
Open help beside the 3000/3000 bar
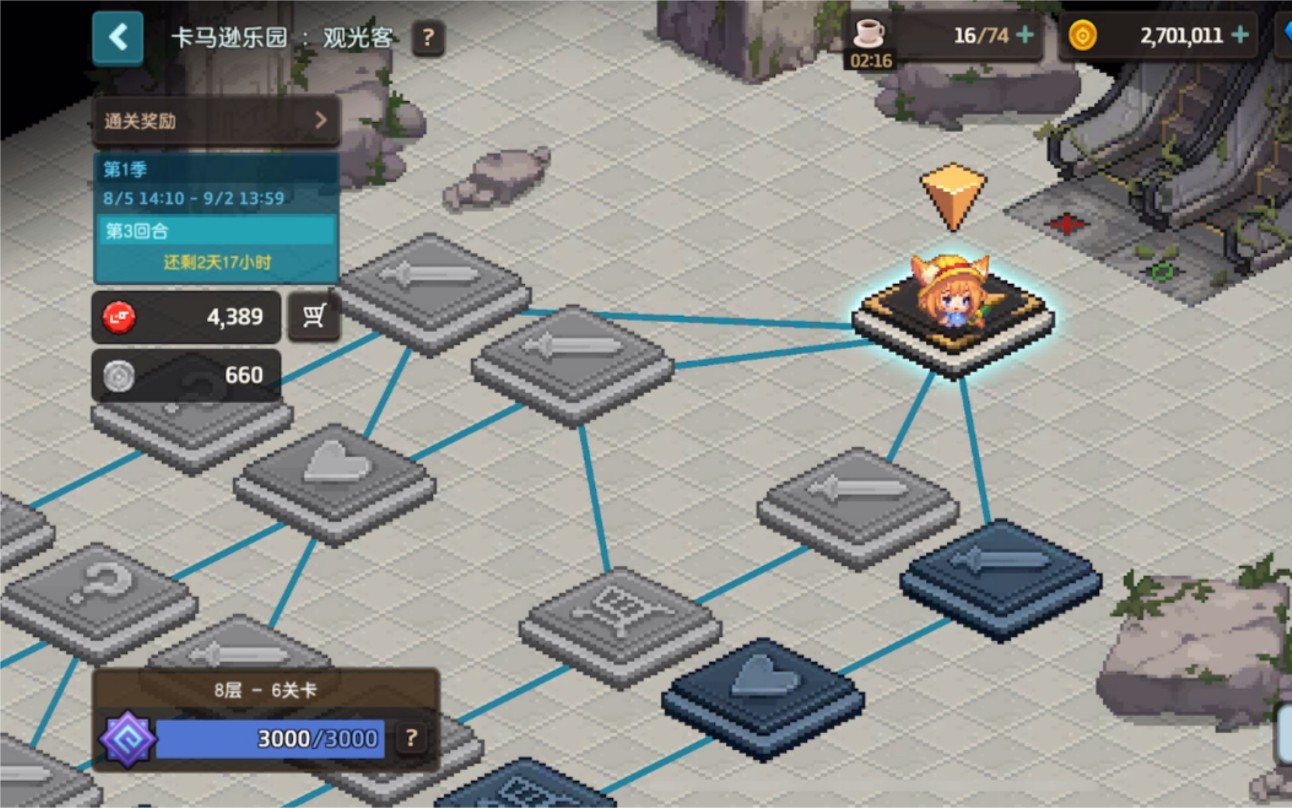click(x=410, y=739)
